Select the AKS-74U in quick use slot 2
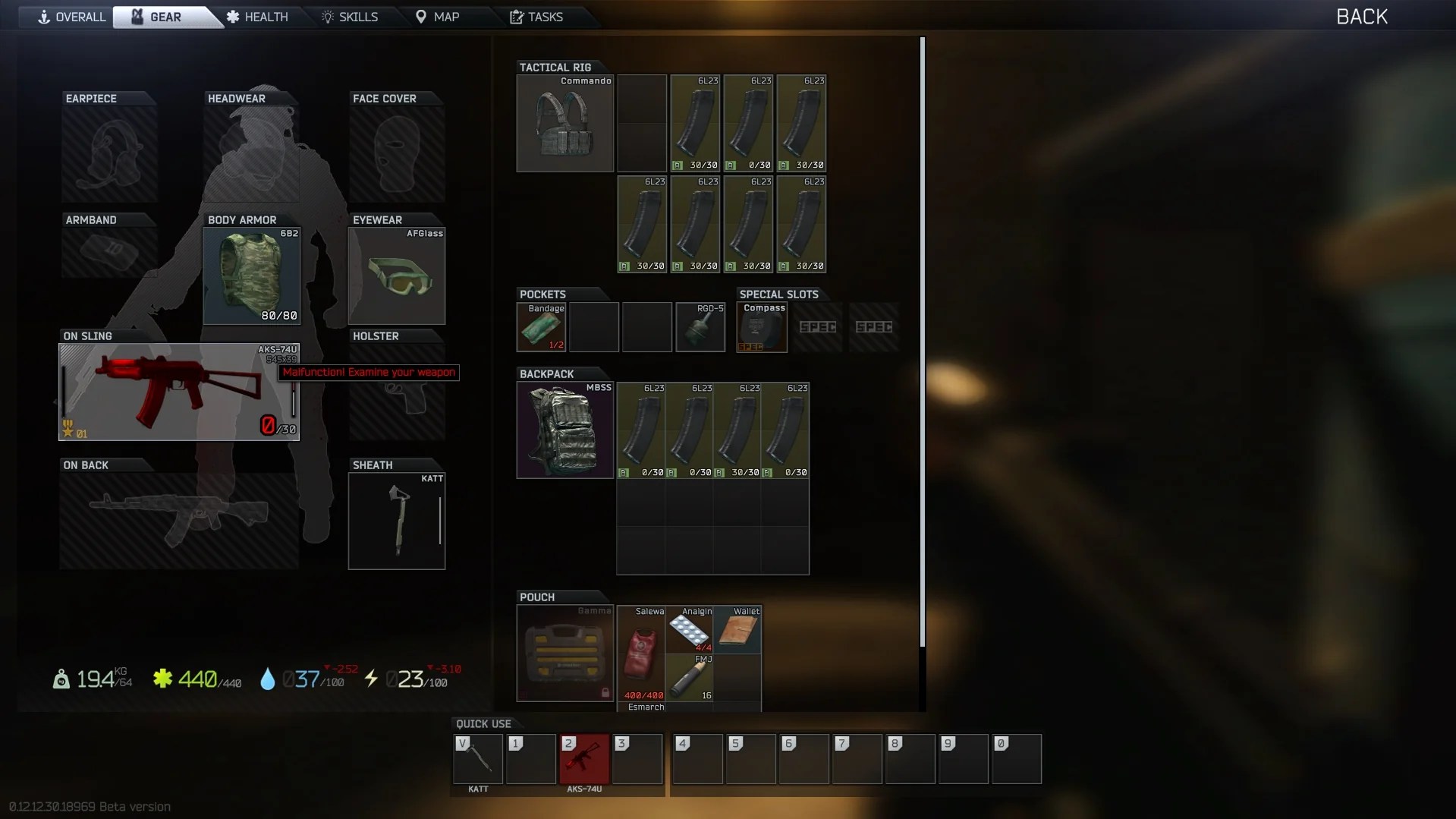Screen dimensions: 1456x819 pyautogui.click(x=583, y=759)
